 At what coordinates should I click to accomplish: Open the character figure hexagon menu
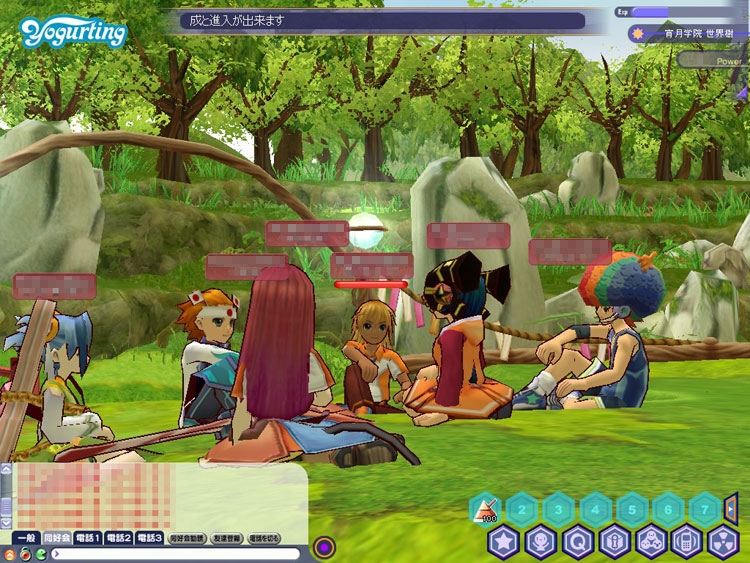point(541,542)
